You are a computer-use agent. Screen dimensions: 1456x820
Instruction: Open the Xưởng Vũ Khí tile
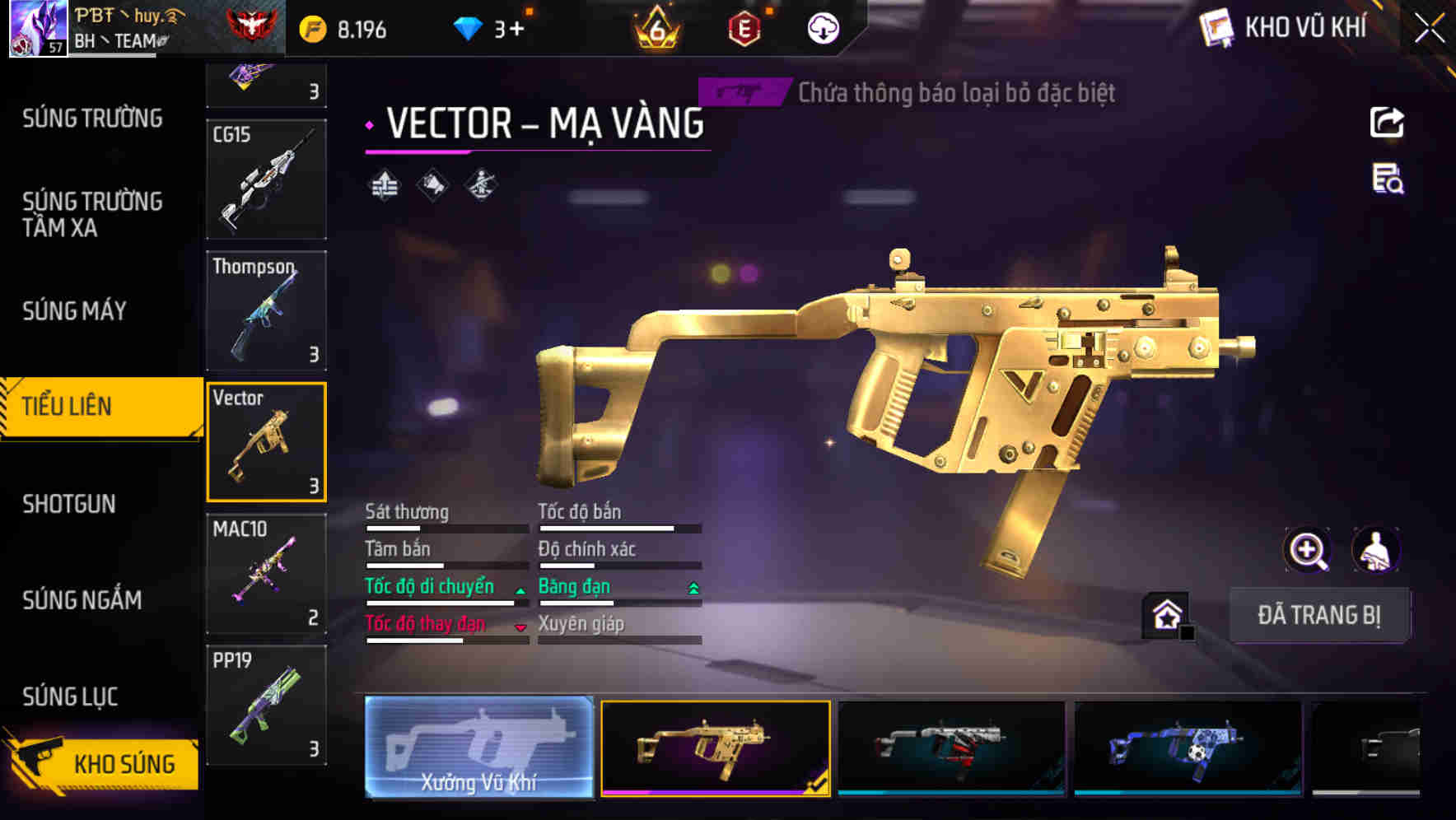point(478,748)
